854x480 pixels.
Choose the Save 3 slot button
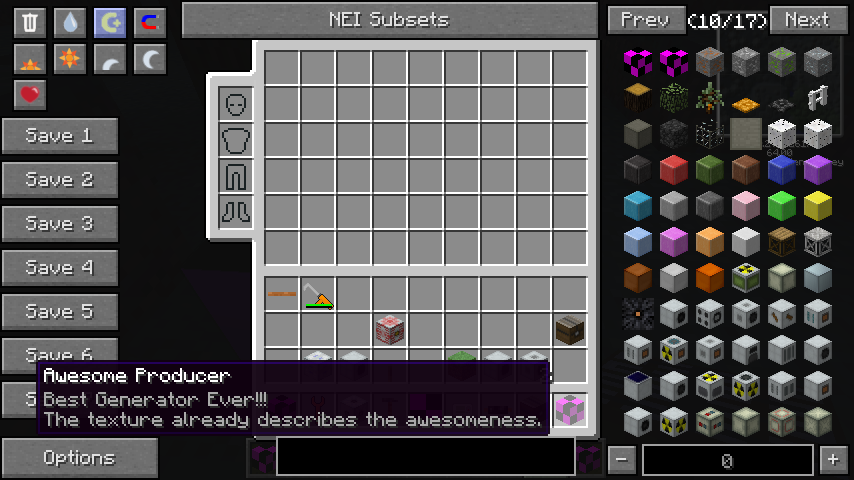point(60,224)
